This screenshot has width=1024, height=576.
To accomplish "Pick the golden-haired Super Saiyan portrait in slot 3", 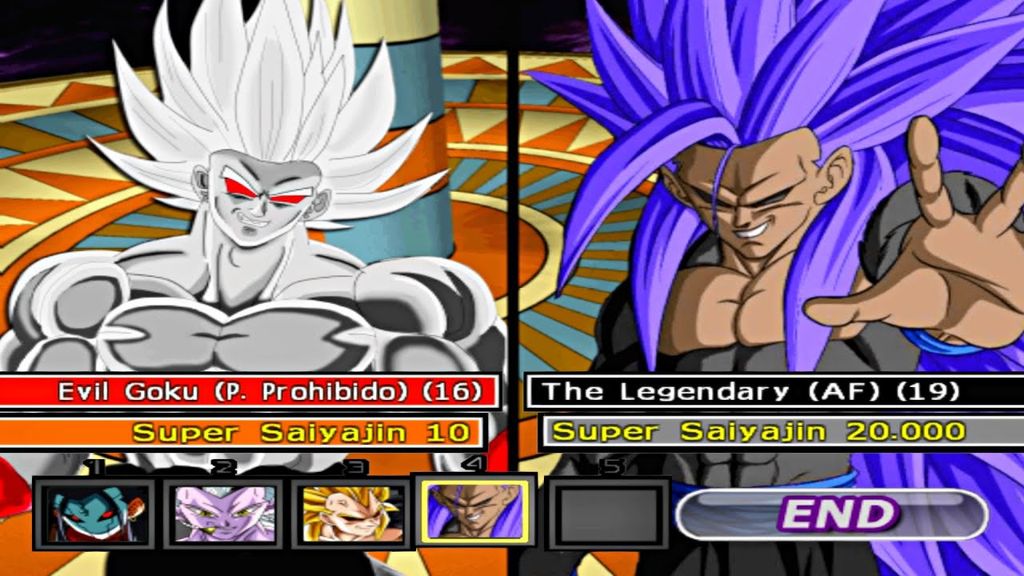I will [x=350, y=514].
